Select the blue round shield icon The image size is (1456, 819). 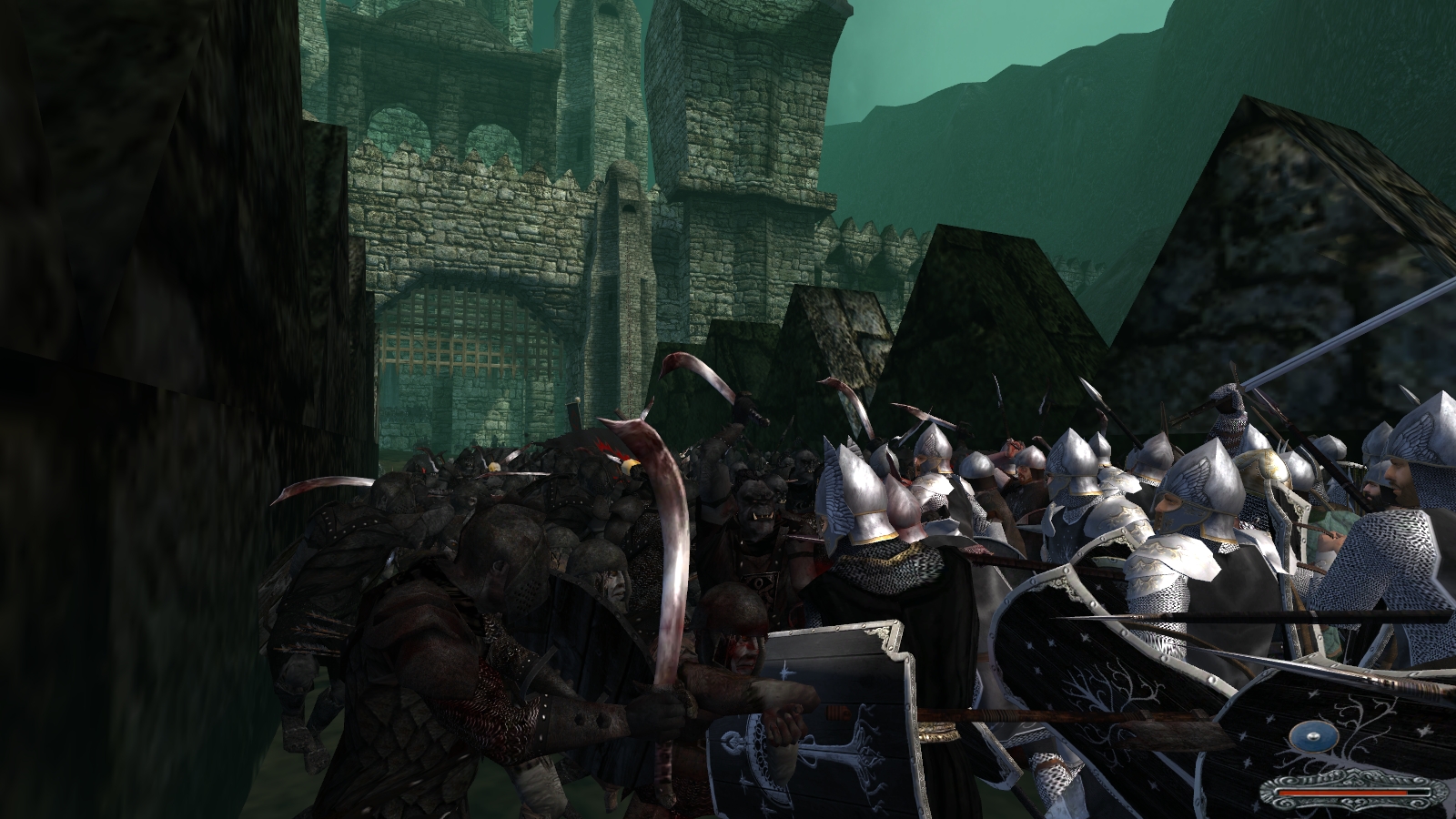tap(1313, 737)
